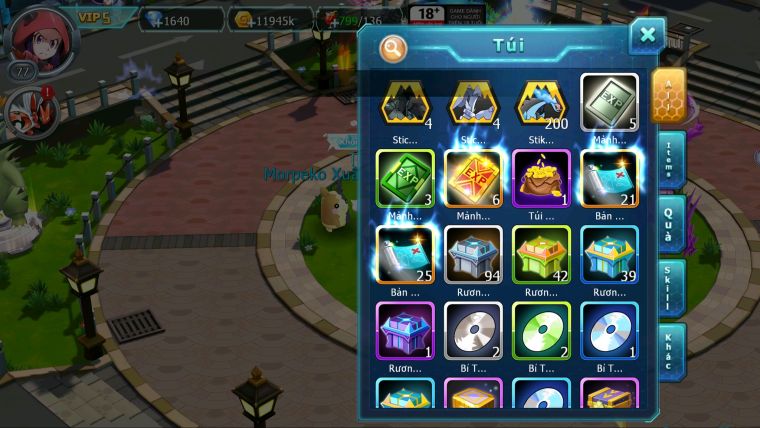Image resolution: width=760 pixels, height=428 pixels.
Task: Switch to the Khác tab
Action: [x=669, y=351]
